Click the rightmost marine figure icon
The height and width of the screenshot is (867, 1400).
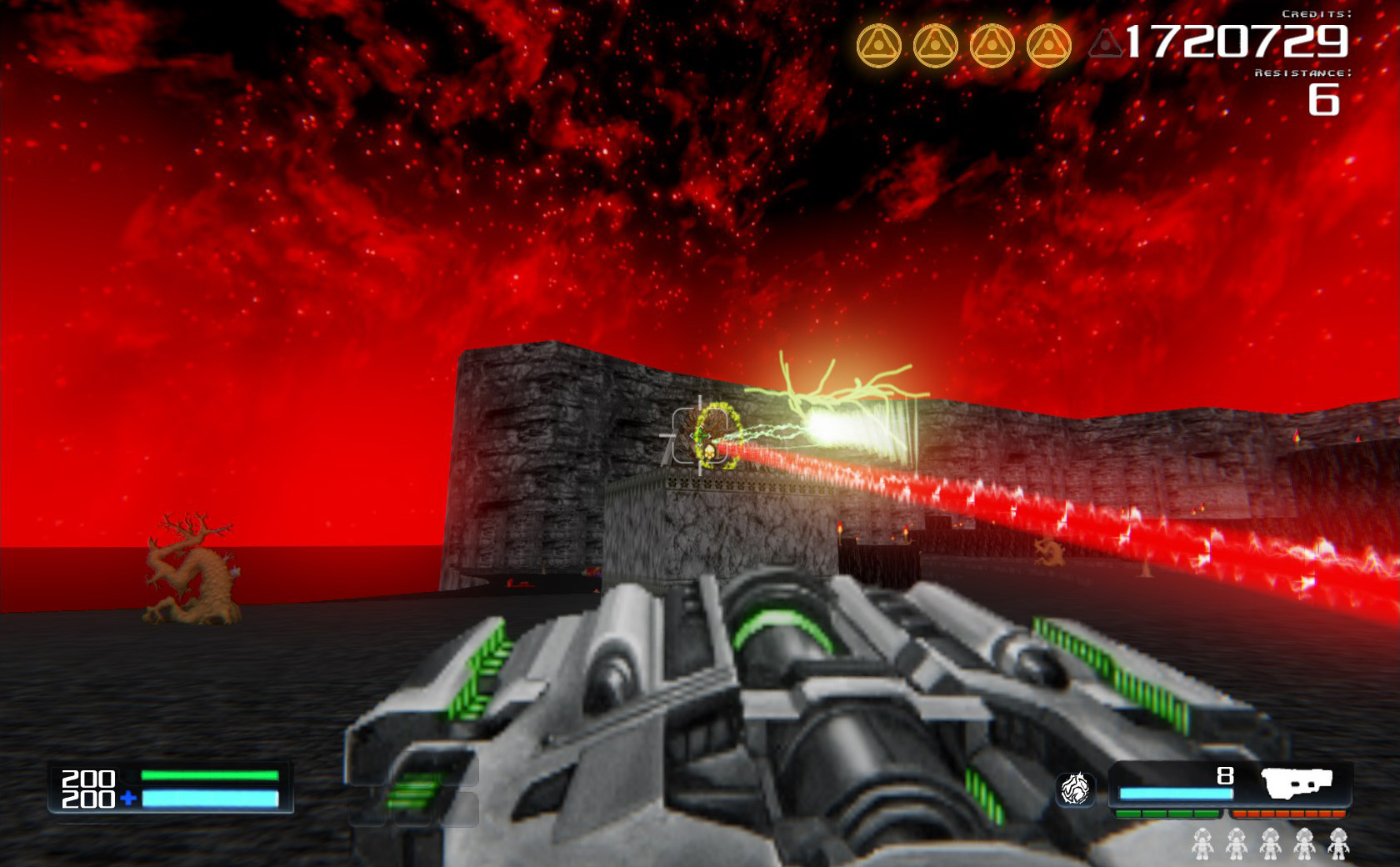(1339, 844)
